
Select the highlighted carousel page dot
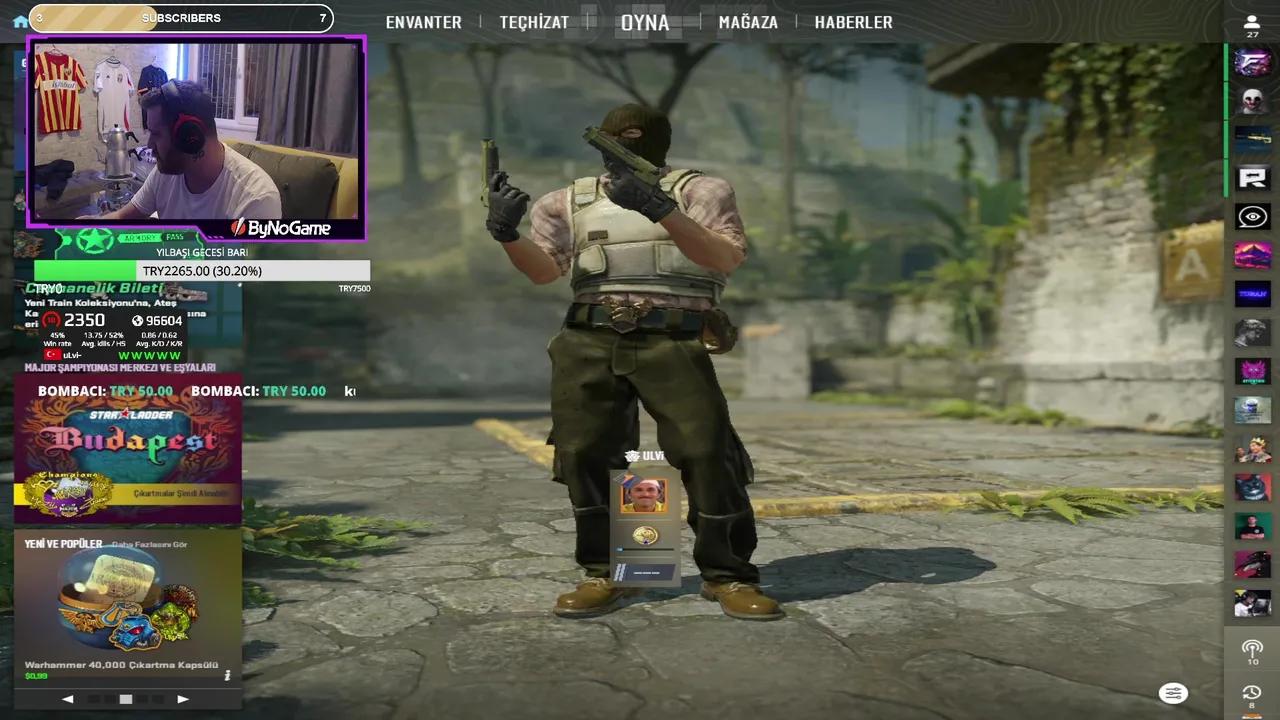click(x=125, y=699)
